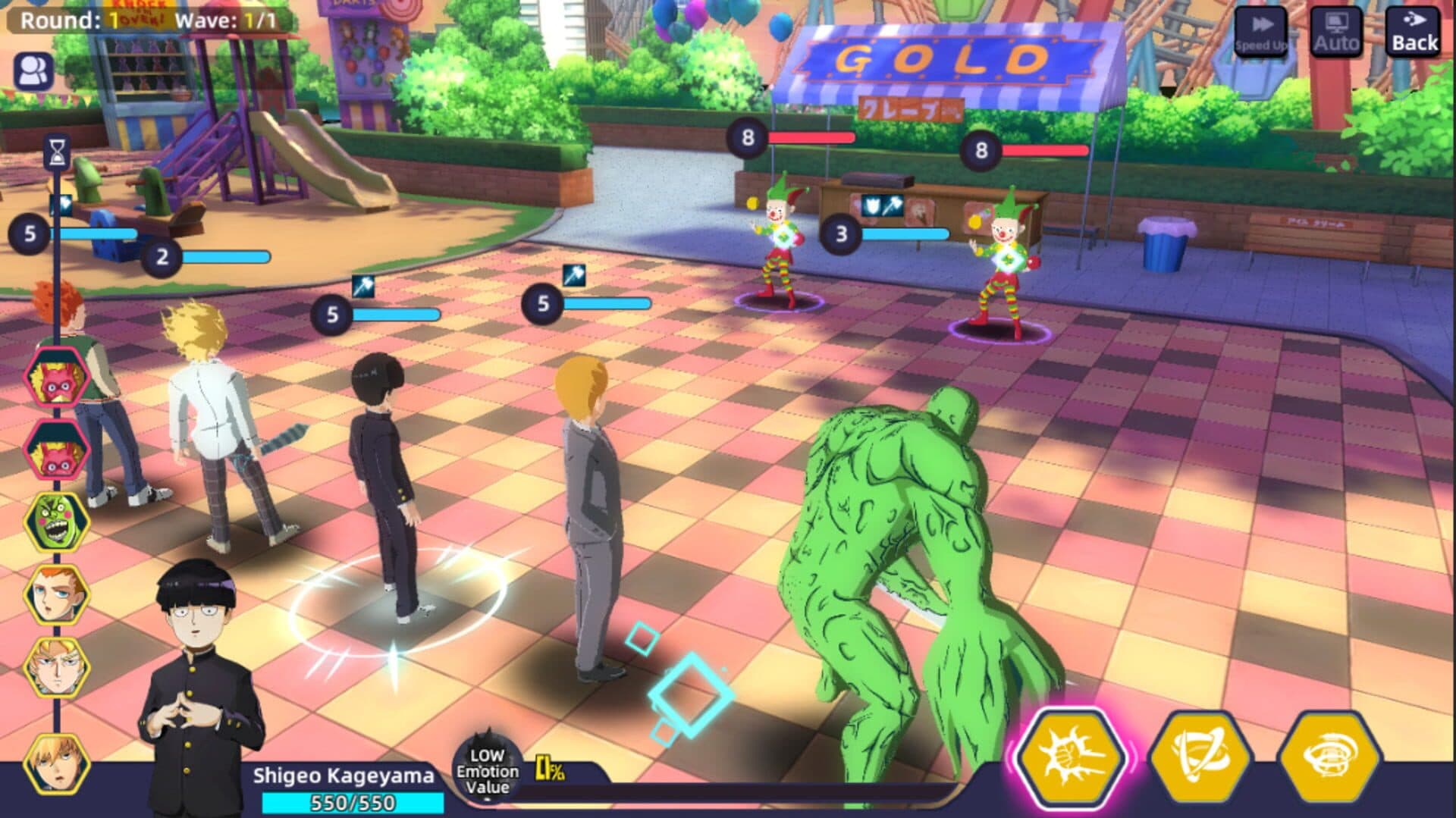The height and width of the screenshot is (818, 1456).
Task: Select the green ghost Dimple turn portrait
Action: coord(56,522)
